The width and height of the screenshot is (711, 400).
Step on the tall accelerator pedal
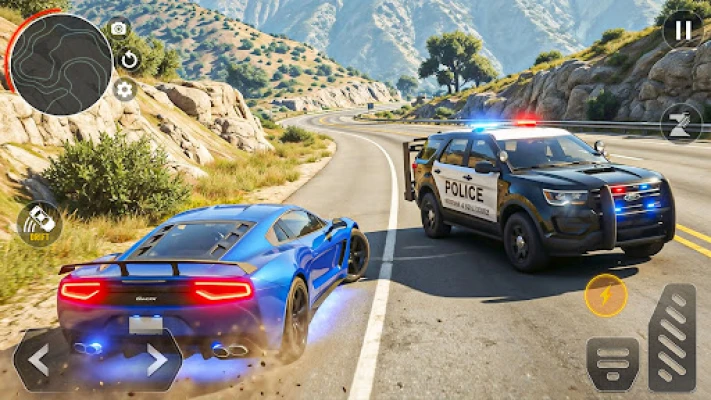672,338
